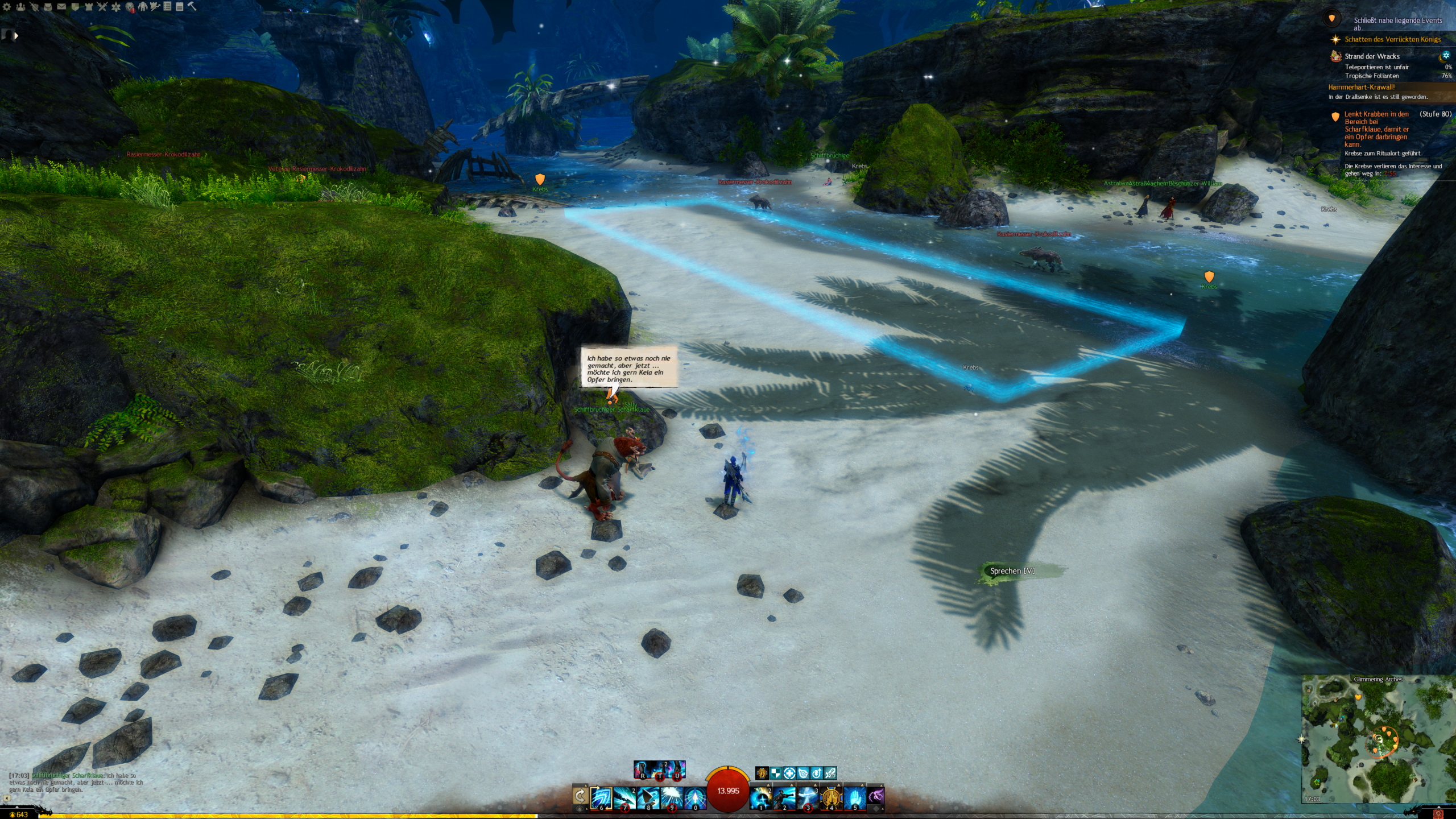Activate the golden sun elite skill
This screenshot has width=1456, height=819.
[x=831, y=797]
